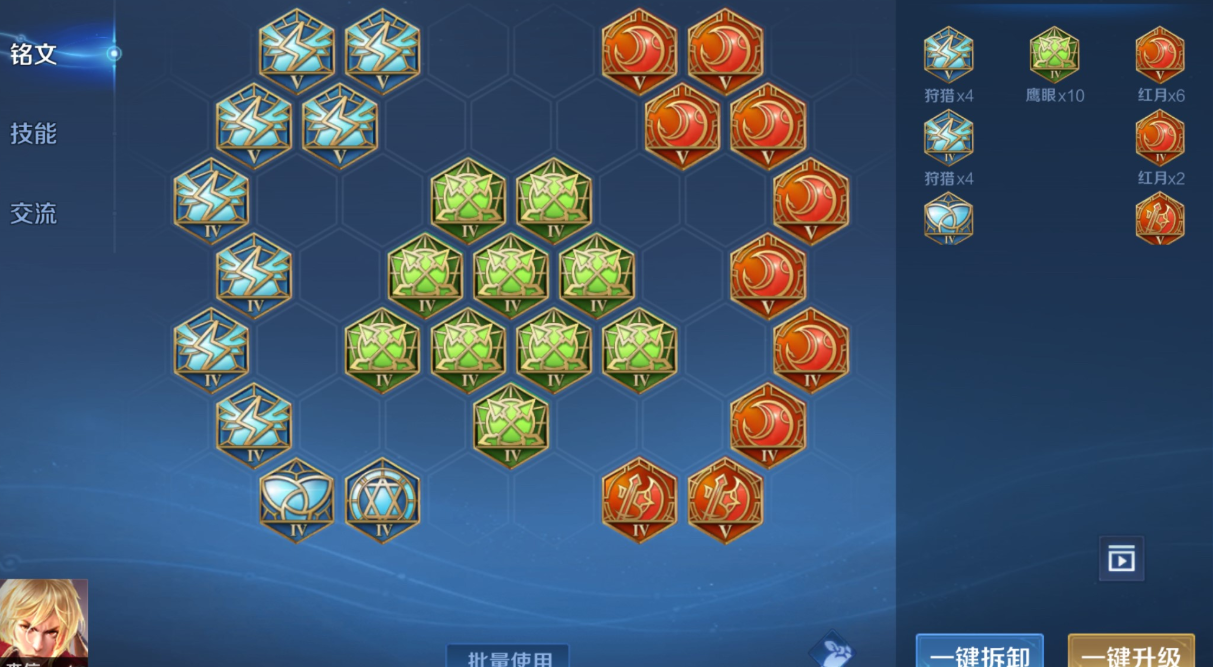Select the 鹰眼 x10 rune in list

click(1054, 55)
